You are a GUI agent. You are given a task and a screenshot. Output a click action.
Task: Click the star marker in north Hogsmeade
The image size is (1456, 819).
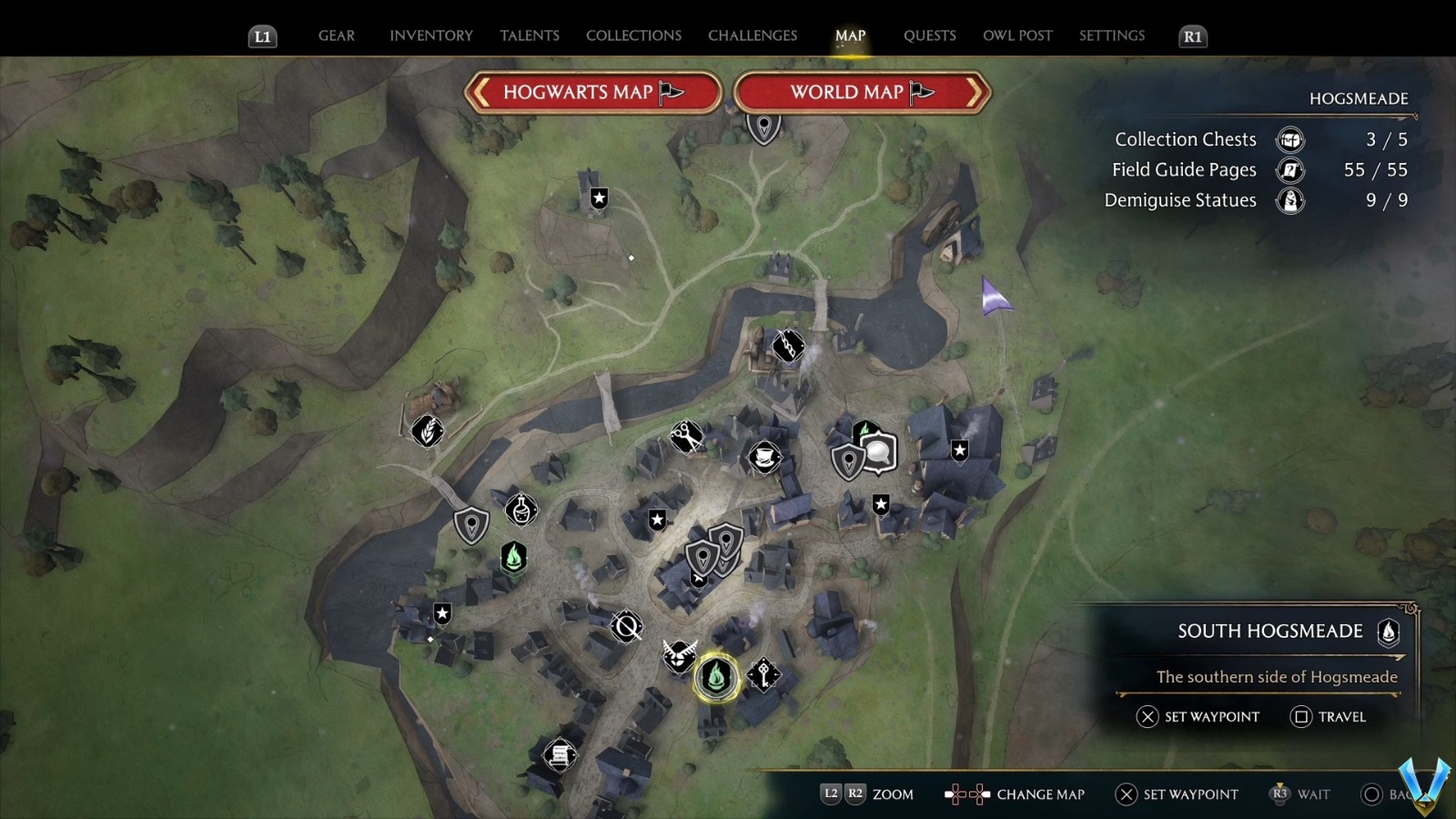tap(599, 197)
